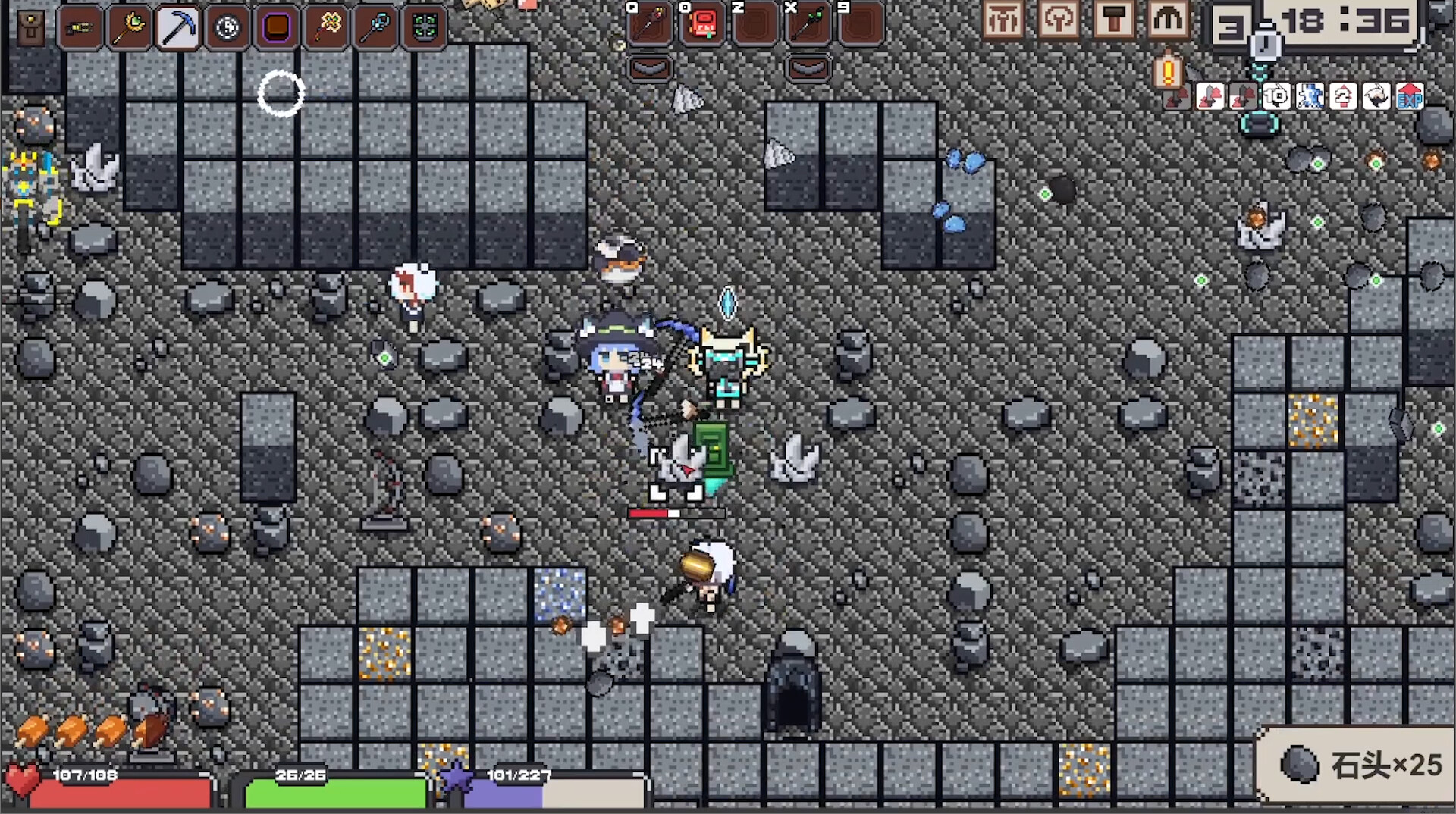The image size is (1456, 814).
Task: Click the red health bar showing 107/108
Action: click(114, 791)
